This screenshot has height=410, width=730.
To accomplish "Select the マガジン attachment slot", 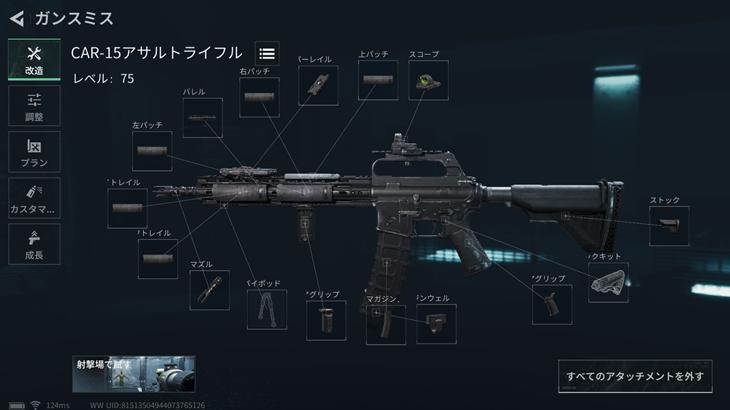I will click(x=385, y=324).
